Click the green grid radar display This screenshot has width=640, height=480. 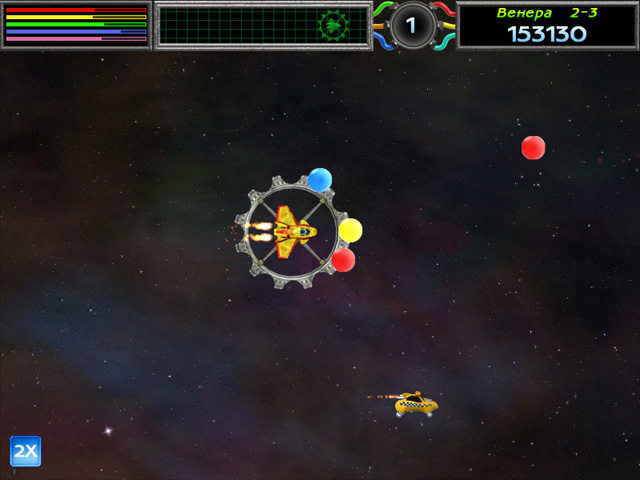[262, 25]
